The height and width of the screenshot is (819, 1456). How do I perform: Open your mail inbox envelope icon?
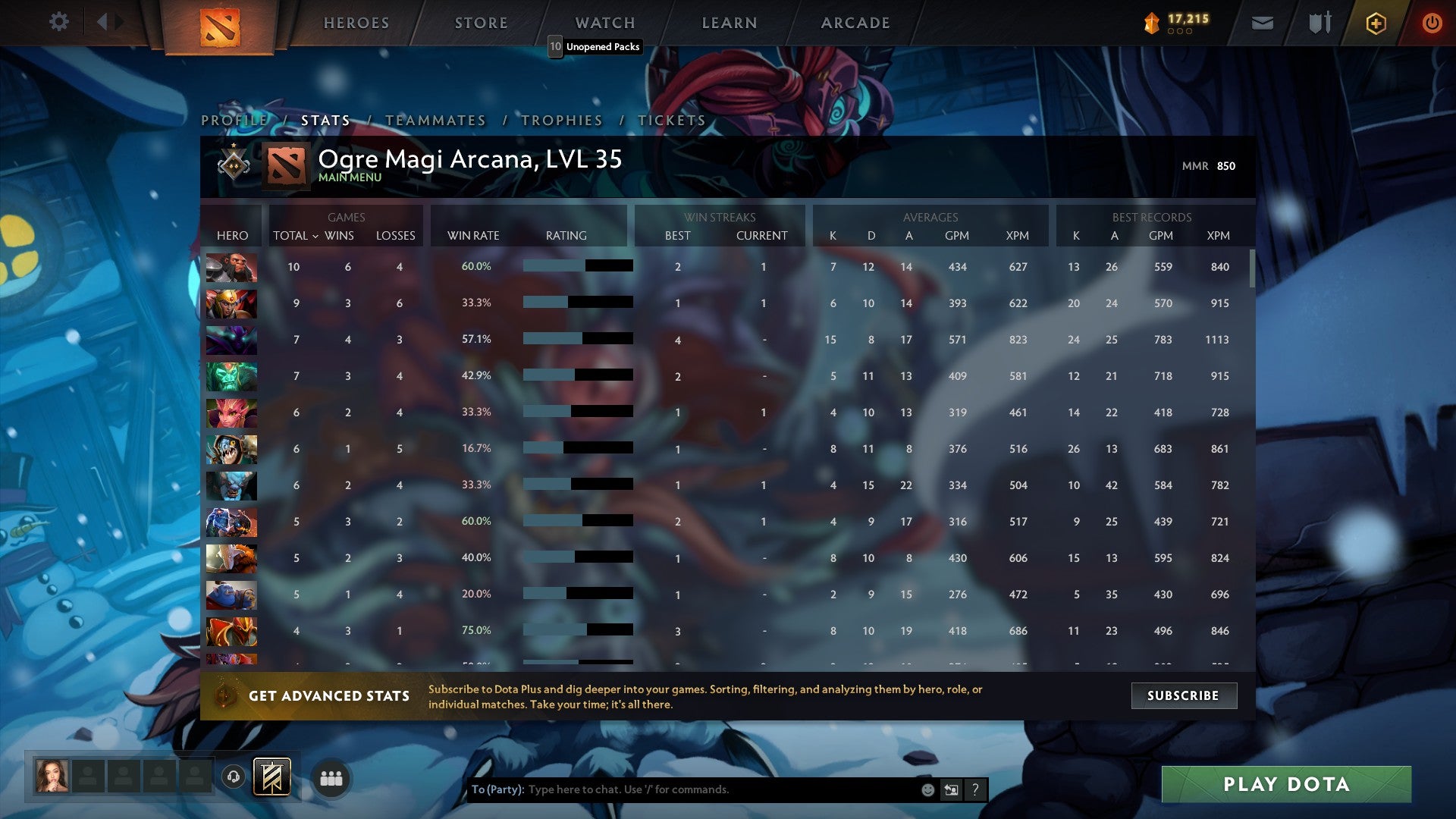pos(1262,23)
